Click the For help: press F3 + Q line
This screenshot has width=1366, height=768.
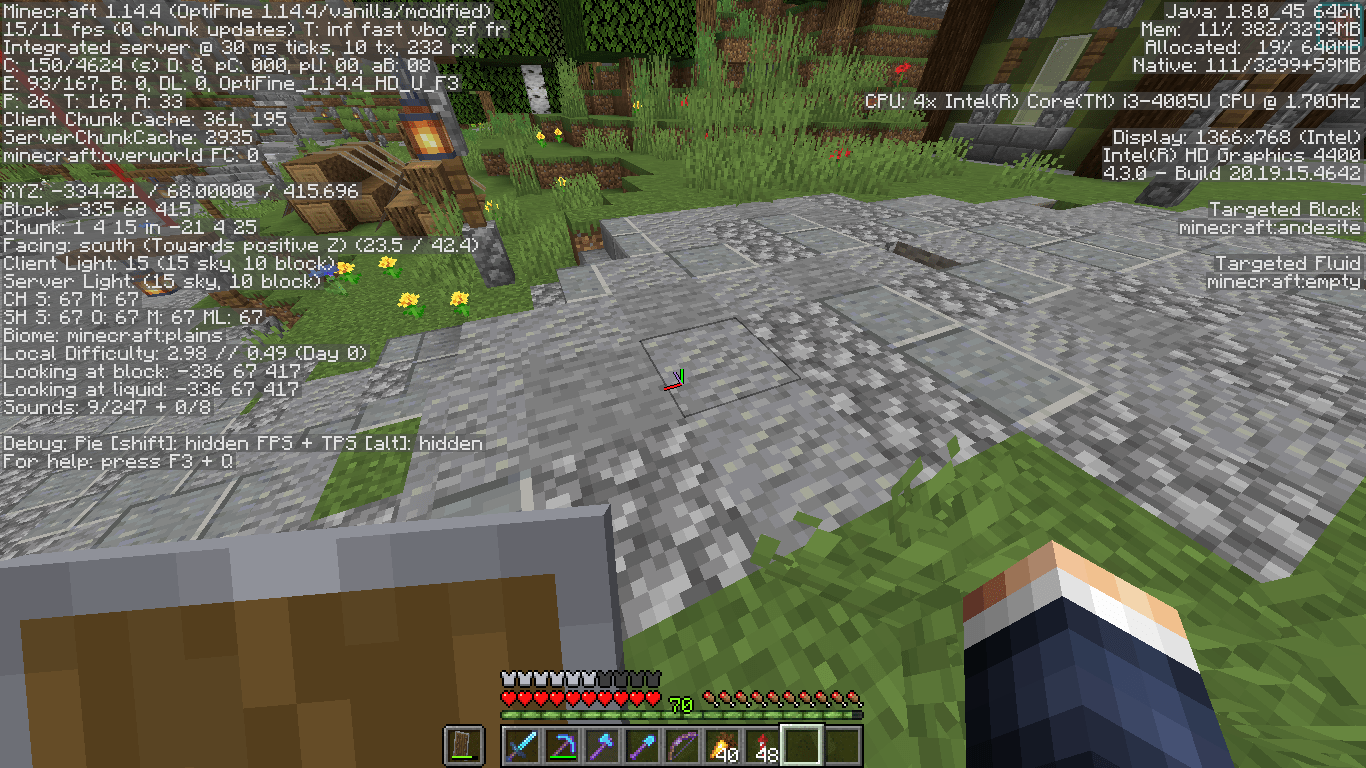[120, 461]
